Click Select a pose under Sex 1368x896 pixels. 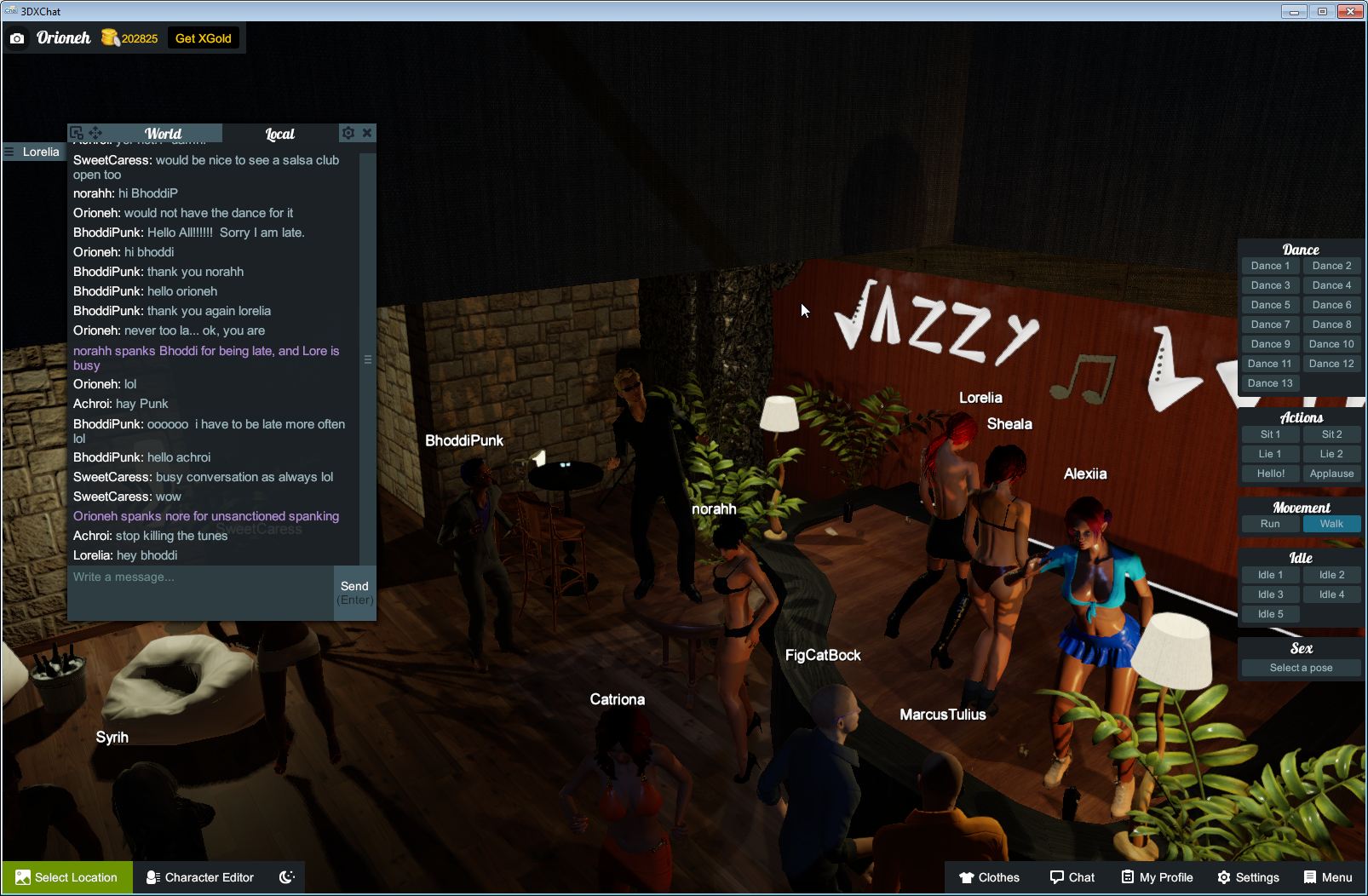[1301, 668]
